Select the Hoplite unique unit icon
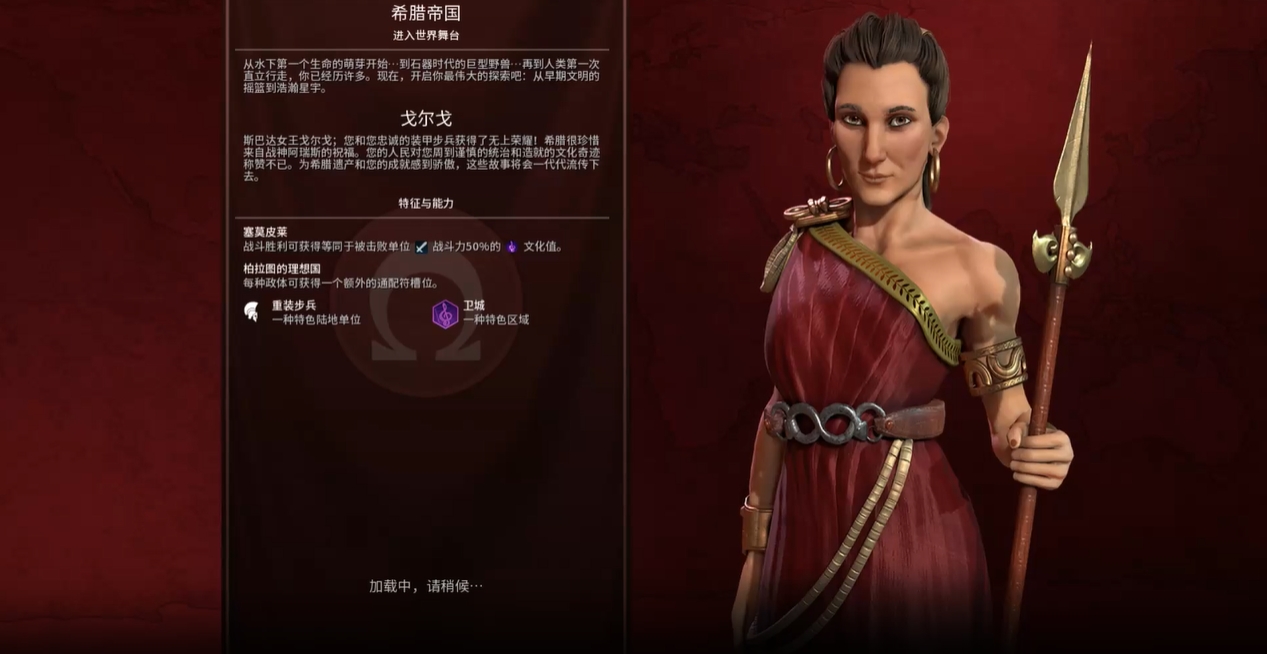 tap(252, 312)
